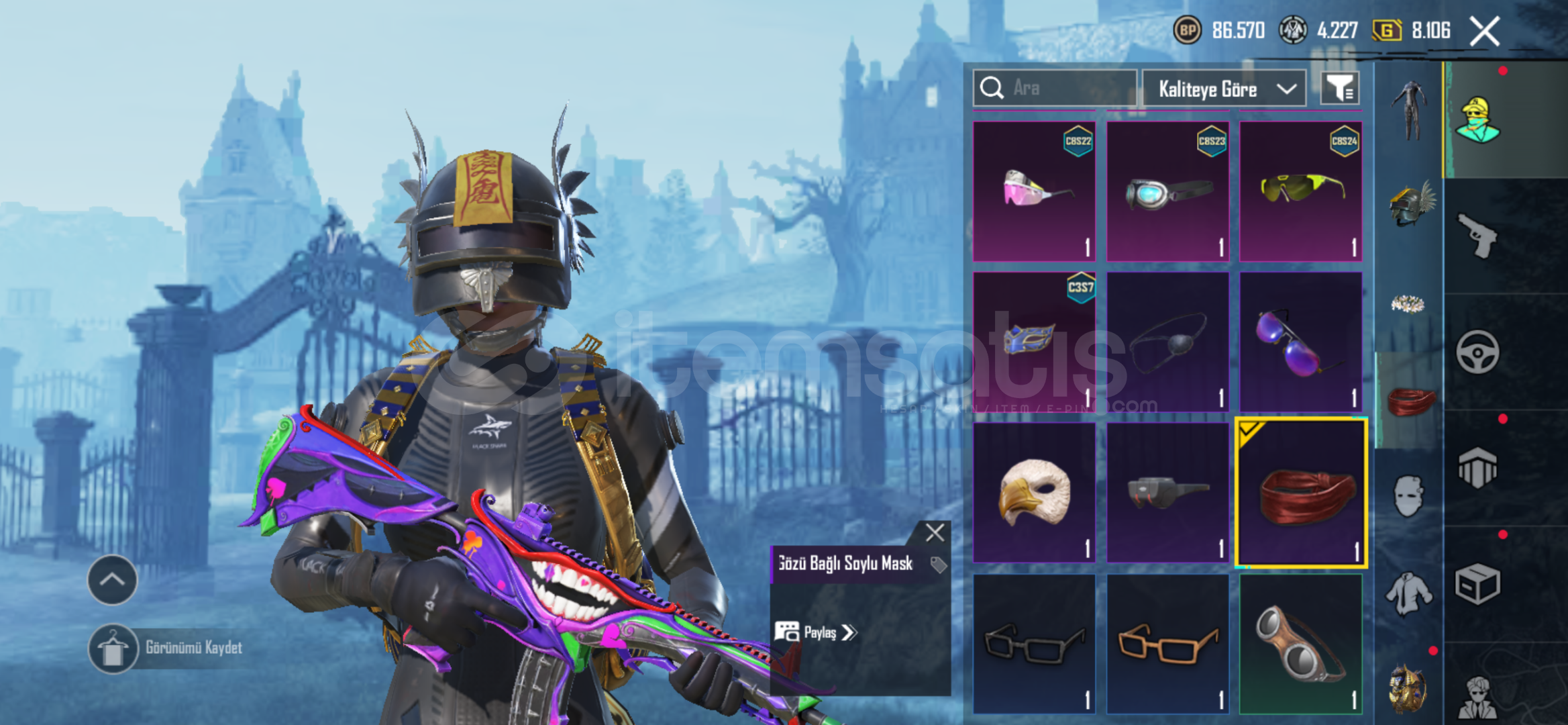This screenshot has height=725, width=1568.
Task: Open the item filter button
Action: point(1340,89)
